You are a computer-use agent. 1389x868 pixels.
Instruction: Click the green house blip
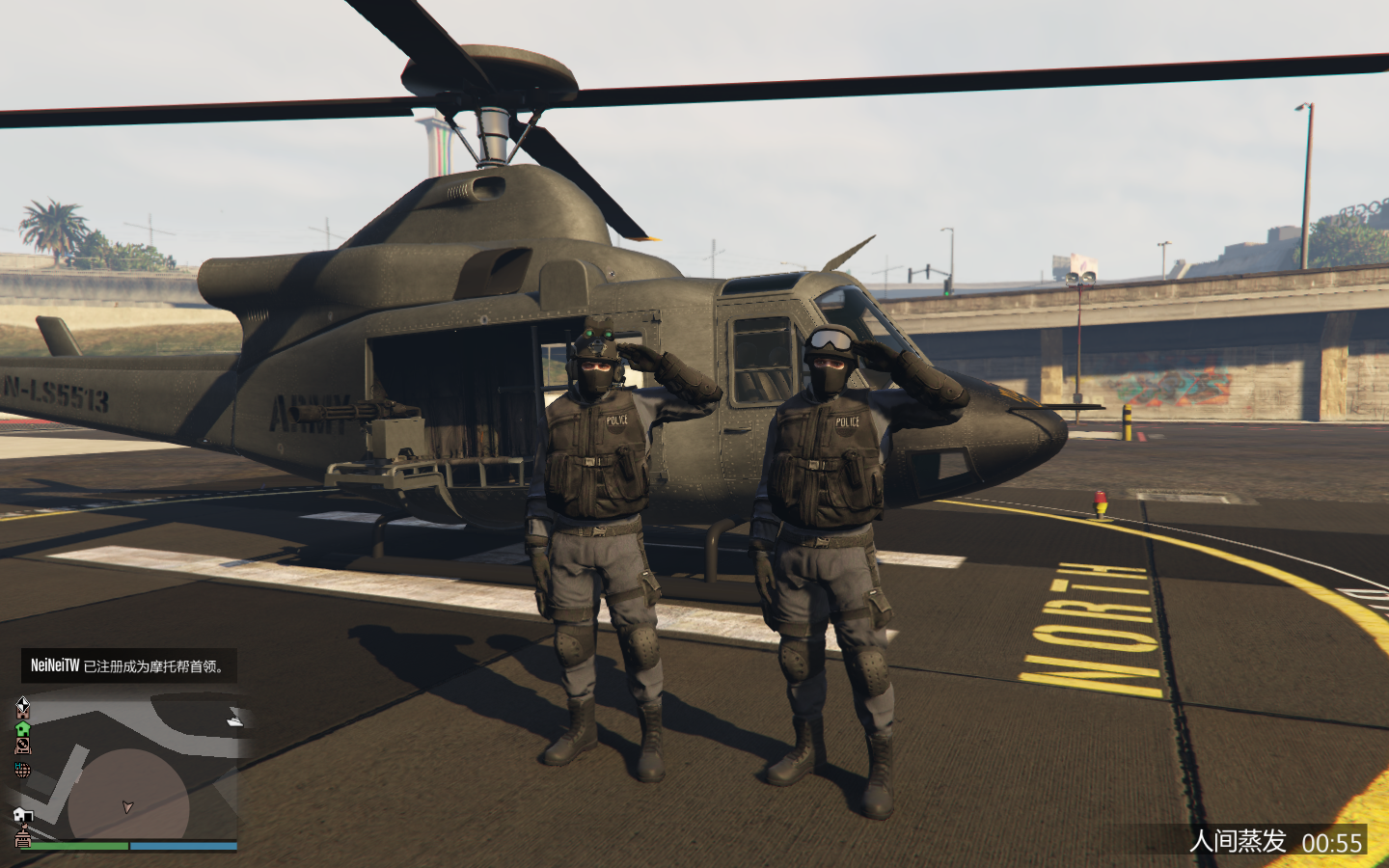tap(22, 728)
